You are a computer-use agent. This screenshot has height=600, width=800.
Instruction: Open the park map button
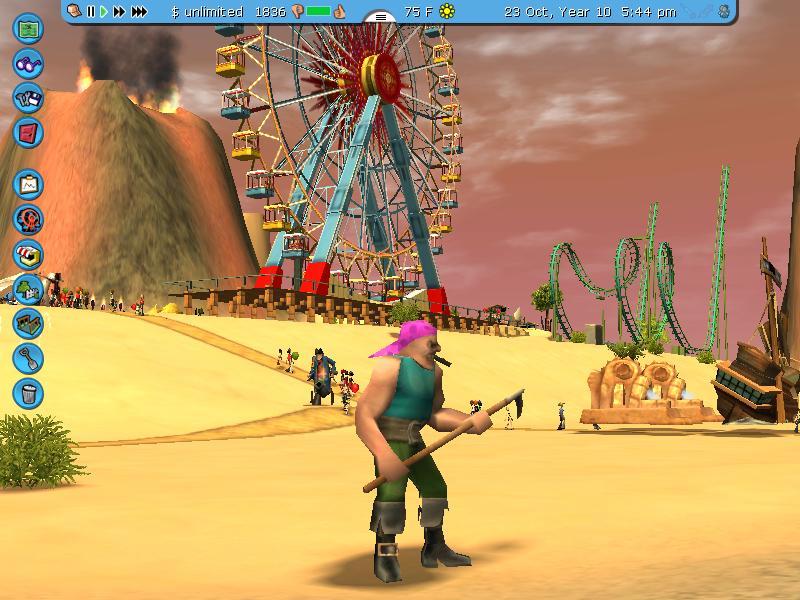(x=28, y=27)
